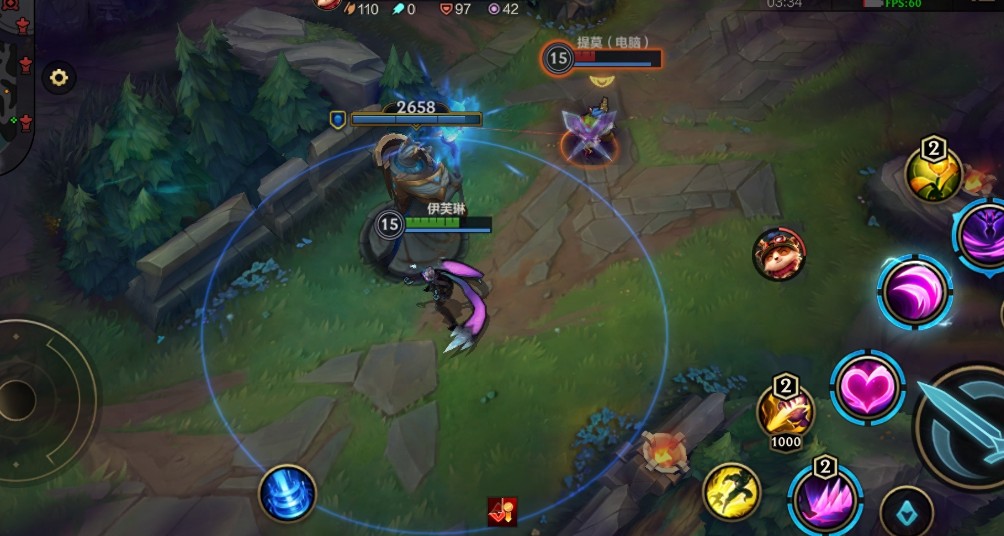Open the gear settings button

pos(58,77)
